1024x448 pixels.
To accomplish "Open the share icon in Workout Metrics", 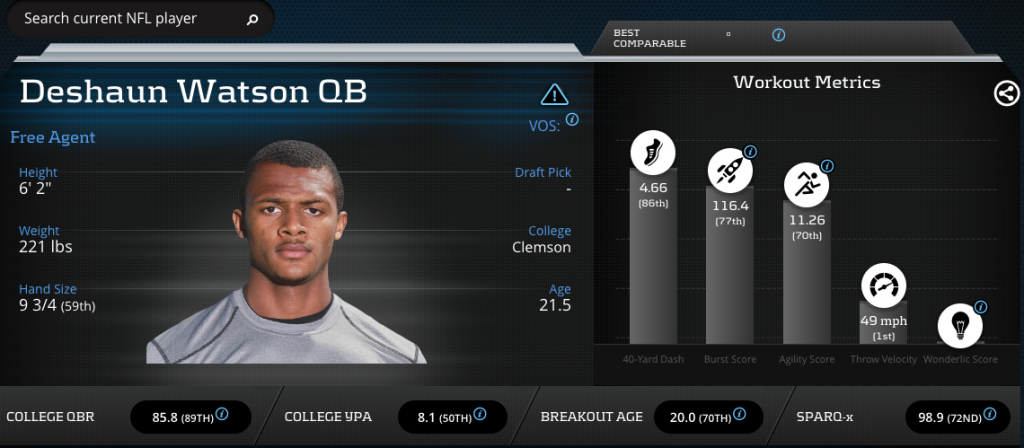I will (x=1006, y=94).
